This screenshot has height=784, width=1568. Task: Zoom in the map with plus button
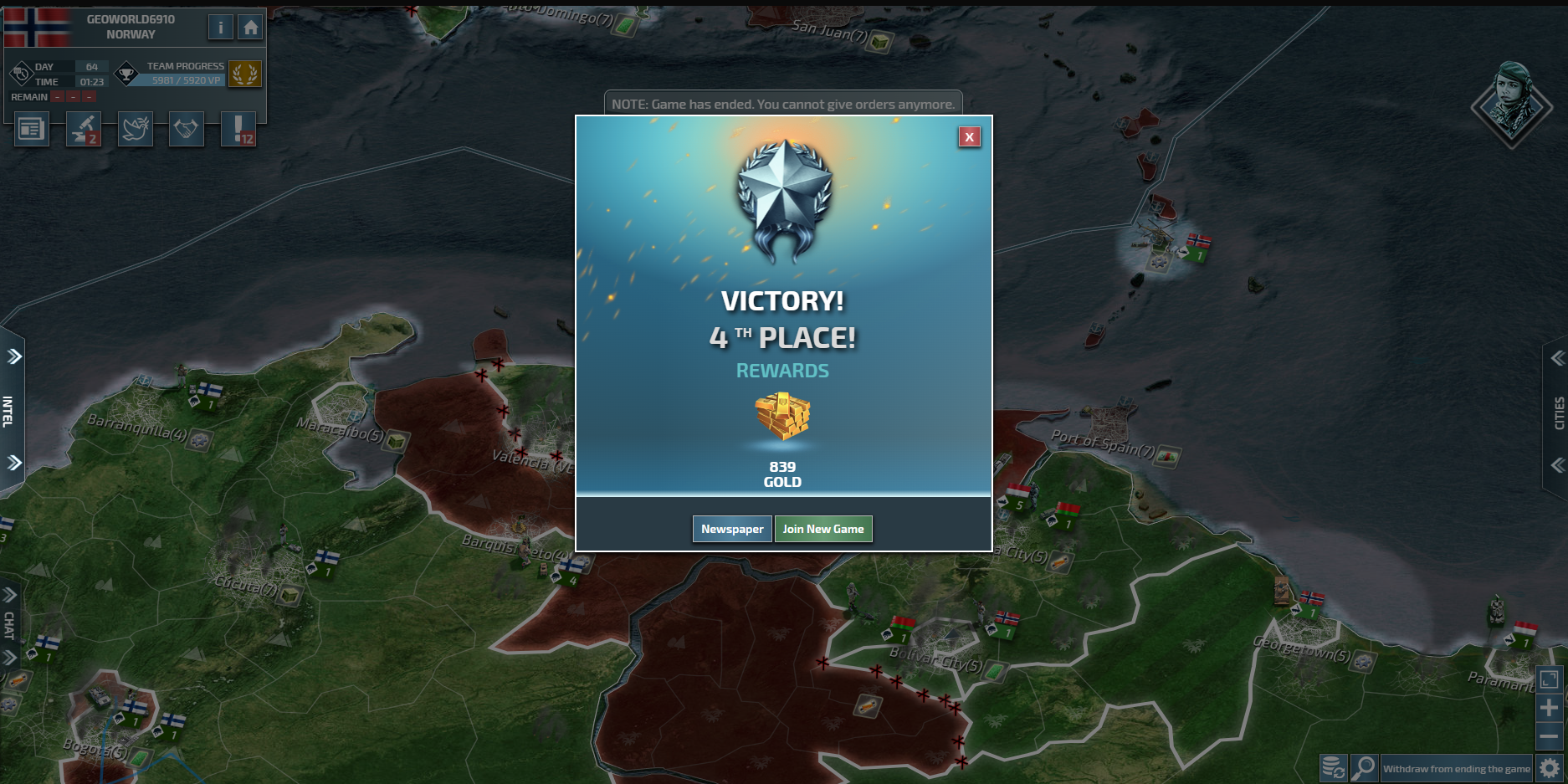1549,708
